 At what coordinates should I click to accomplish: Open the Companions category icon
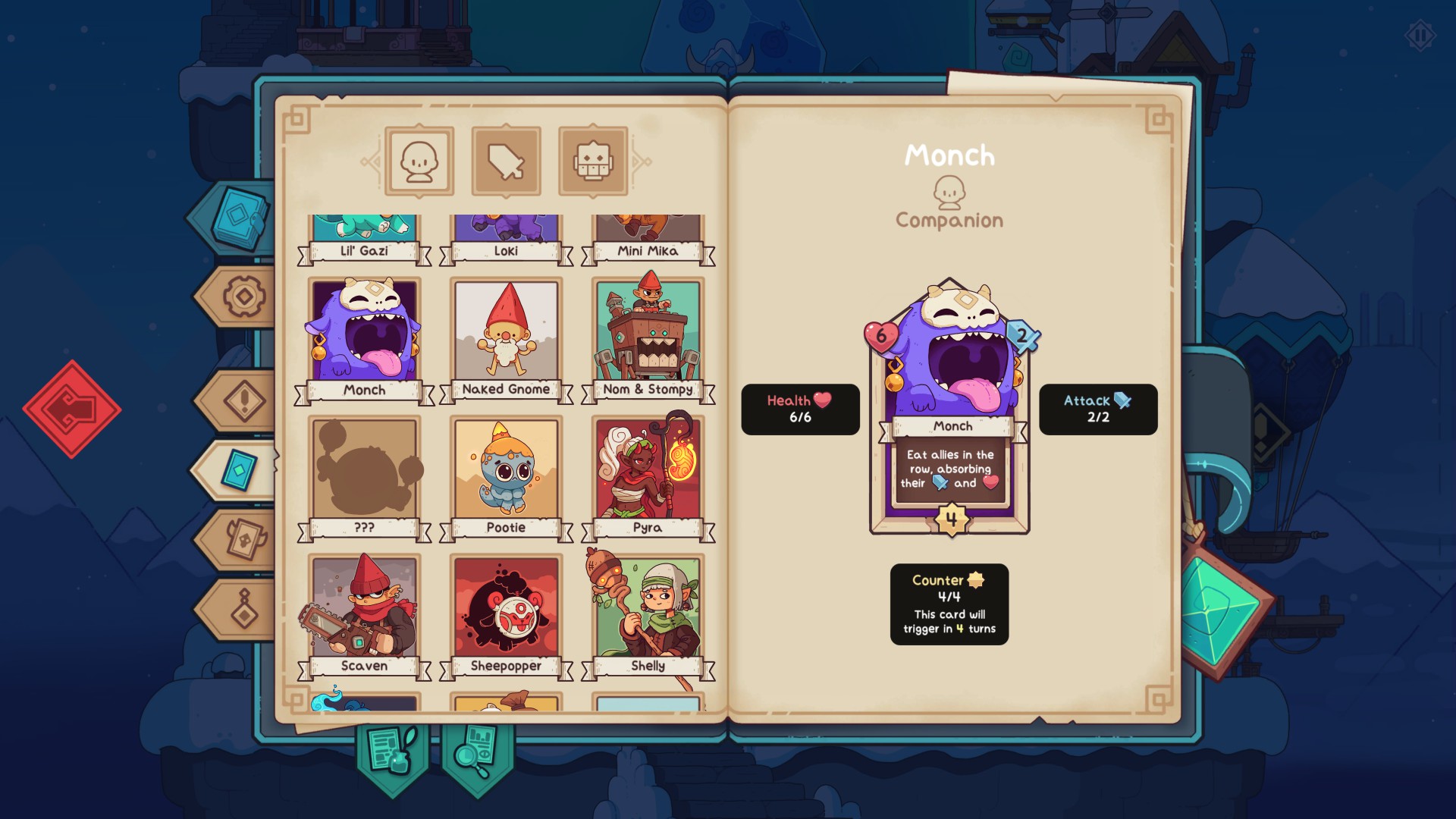click(418, 160)
